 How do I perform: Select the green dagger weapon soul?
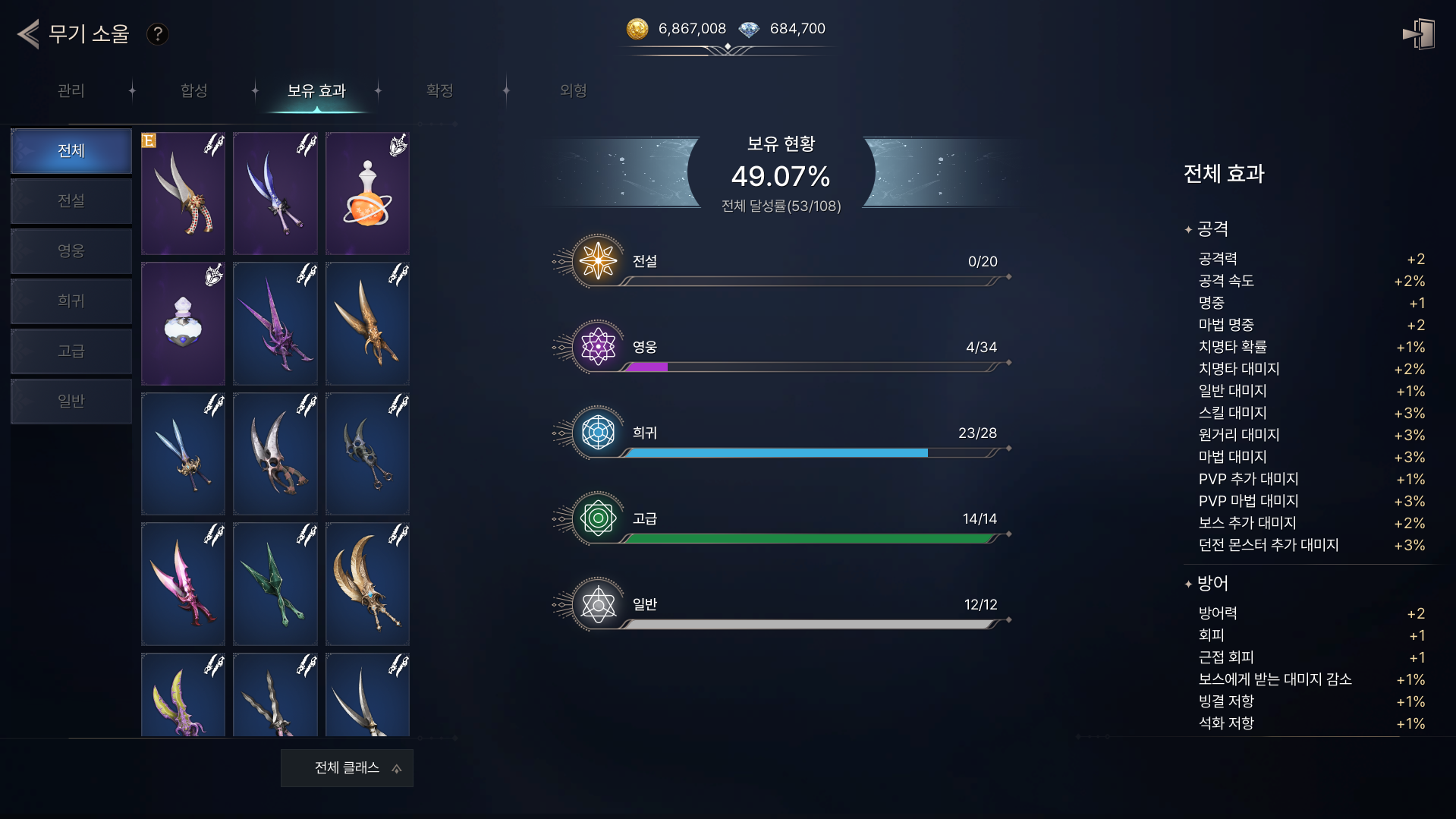click(x=275, y=584)
